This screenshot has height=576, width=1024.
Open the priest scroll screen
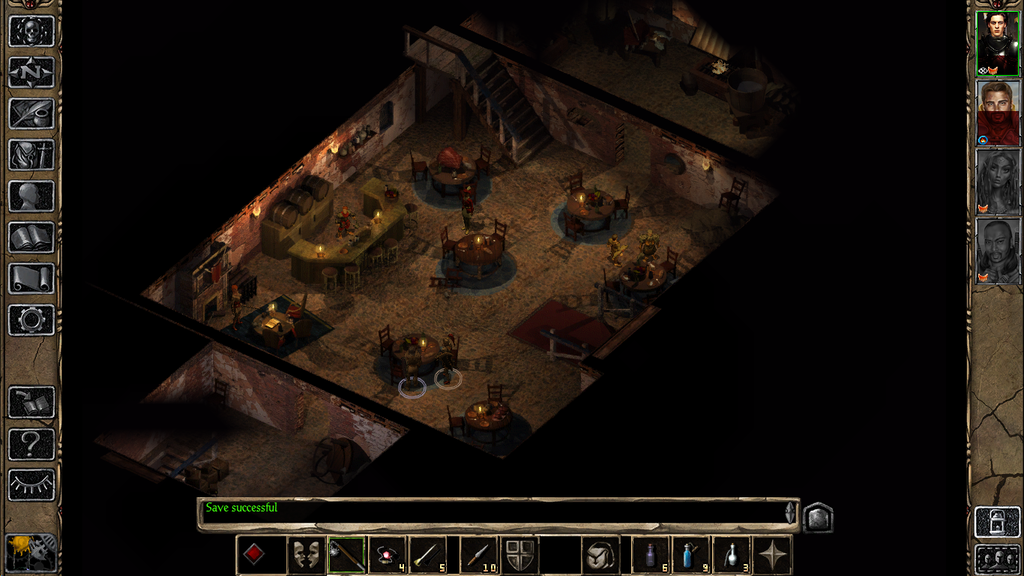click(x=31, y=278)
